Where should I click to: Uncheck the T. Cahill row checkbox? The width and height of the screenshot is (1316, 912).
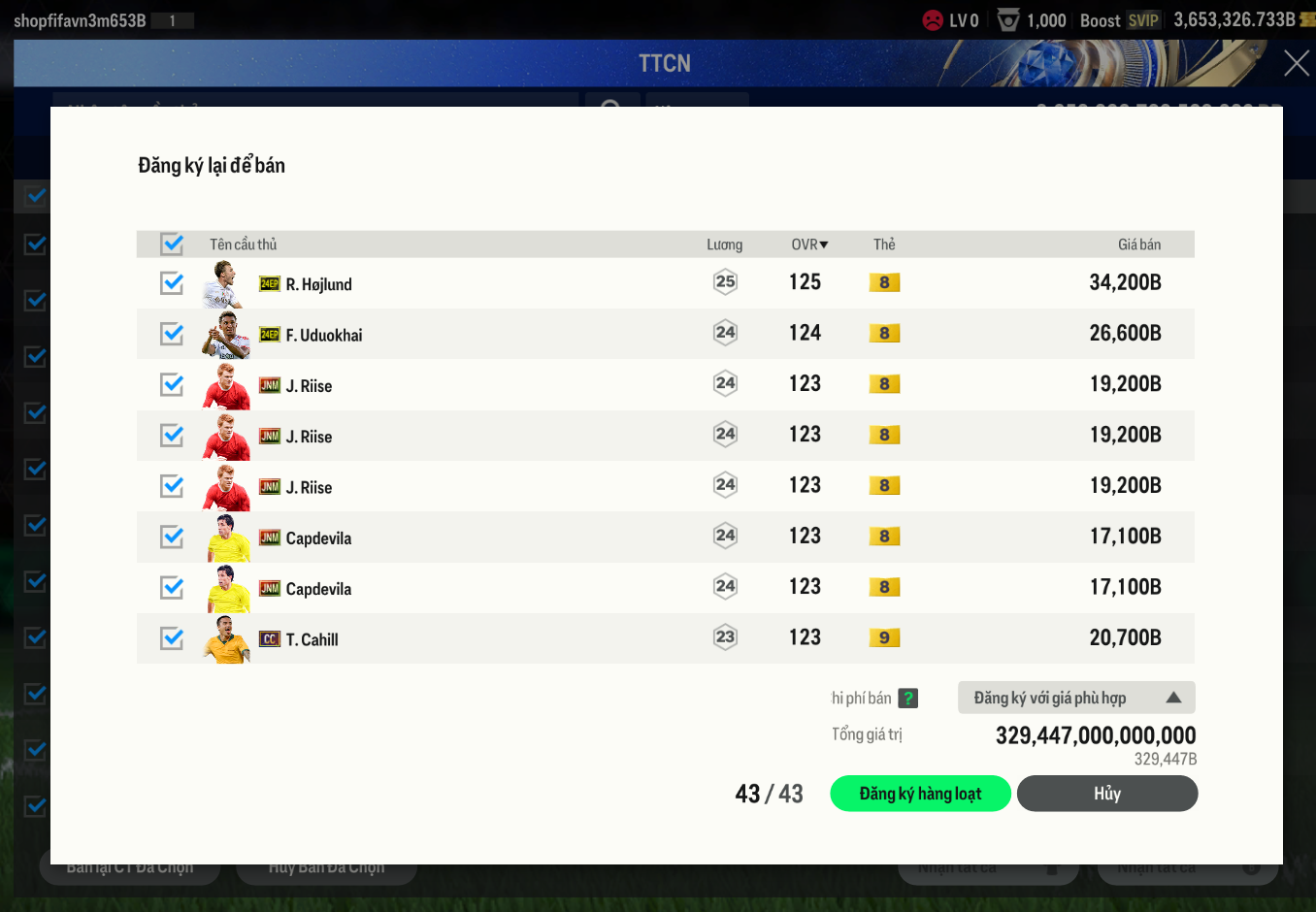pyautogui.click(x=172, y=638)
